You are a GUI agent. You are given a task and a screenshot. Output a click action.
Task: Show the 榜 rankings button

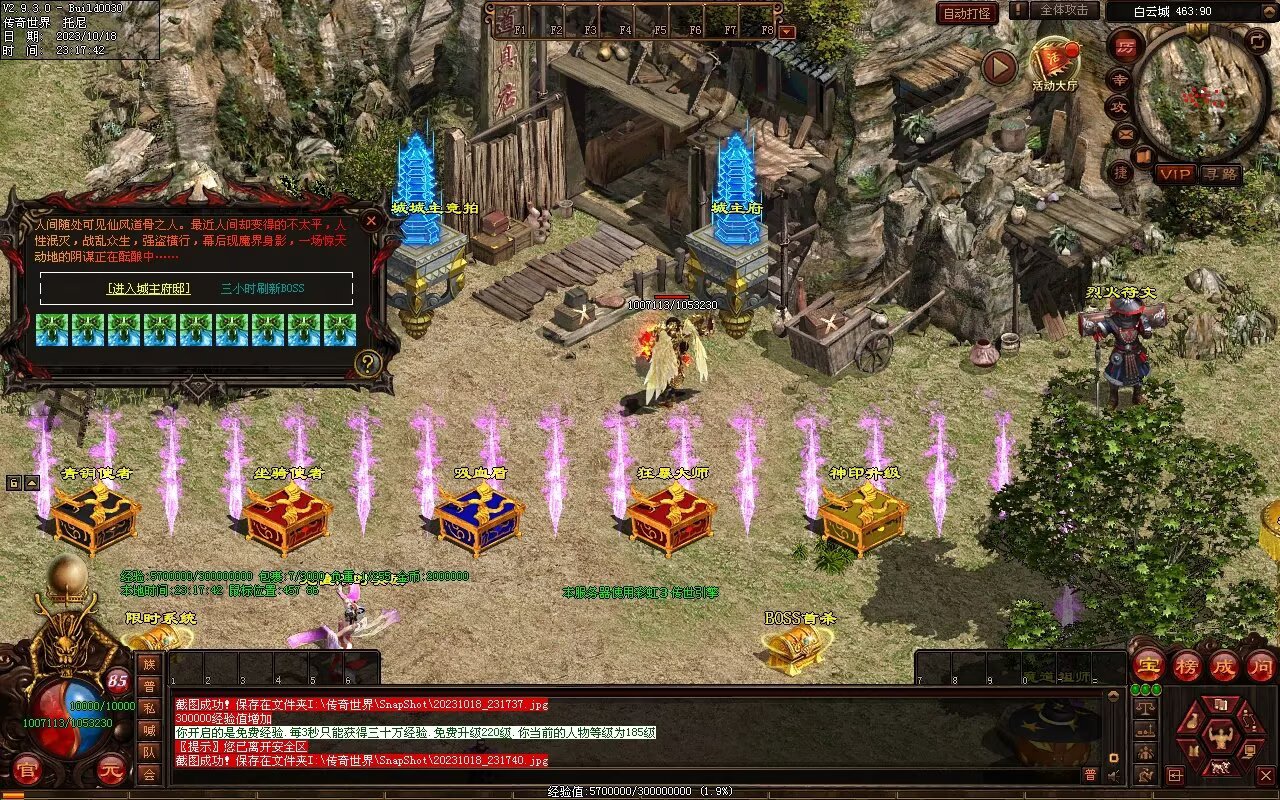coord(1187,665)
